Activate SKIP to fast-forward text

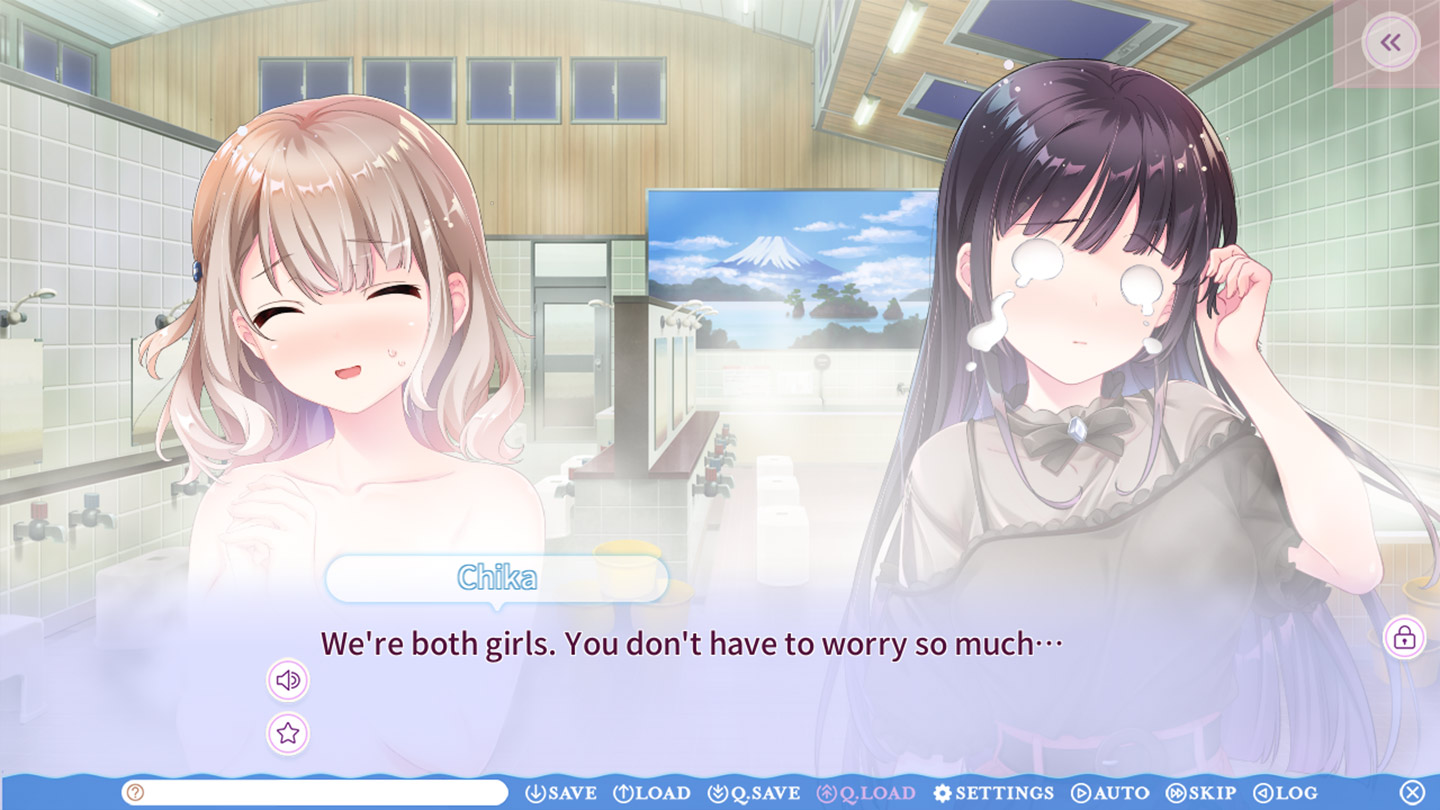tap(1201, 793)
